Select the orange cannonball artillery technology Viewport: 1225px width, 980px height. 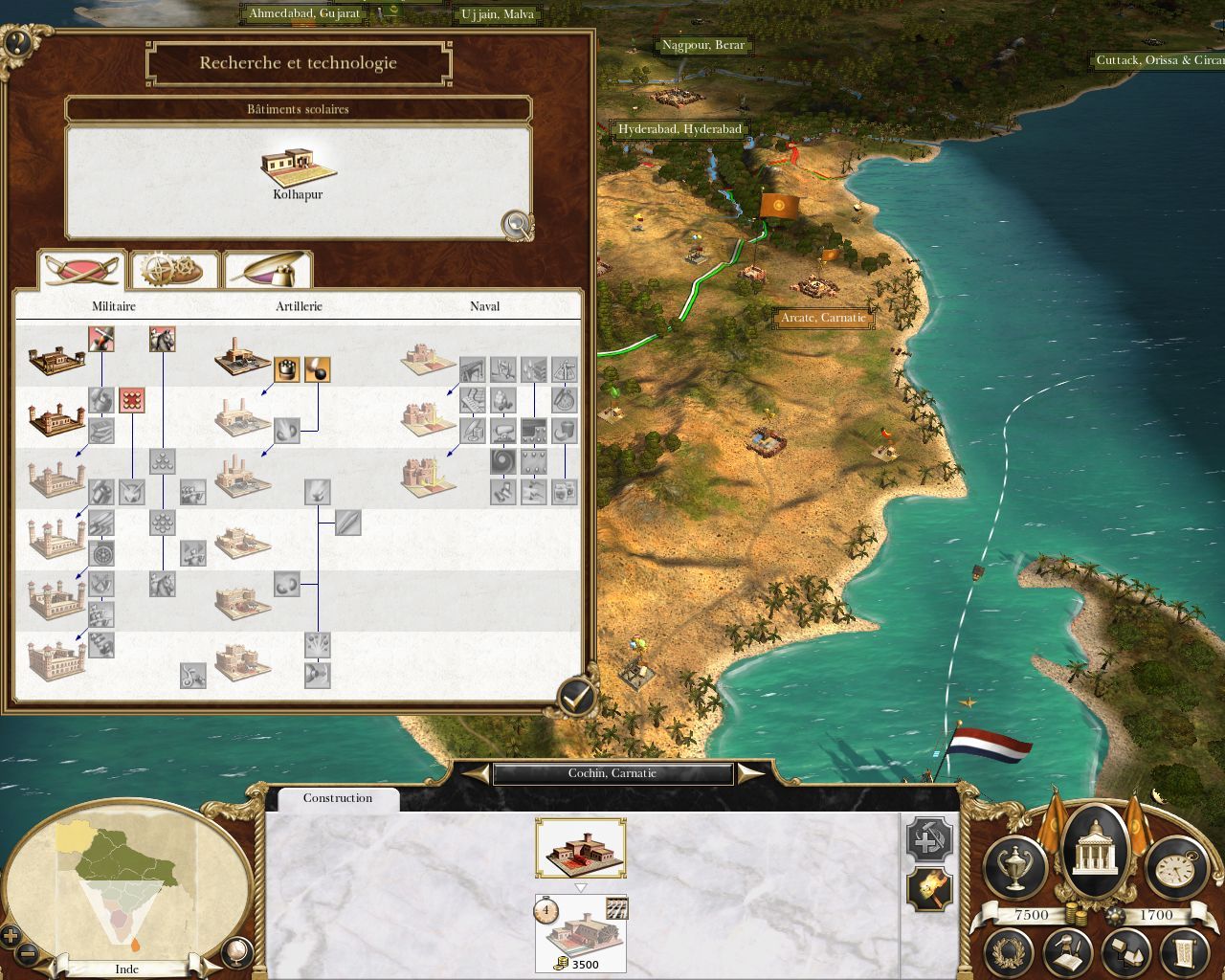[x=318, y=368]
